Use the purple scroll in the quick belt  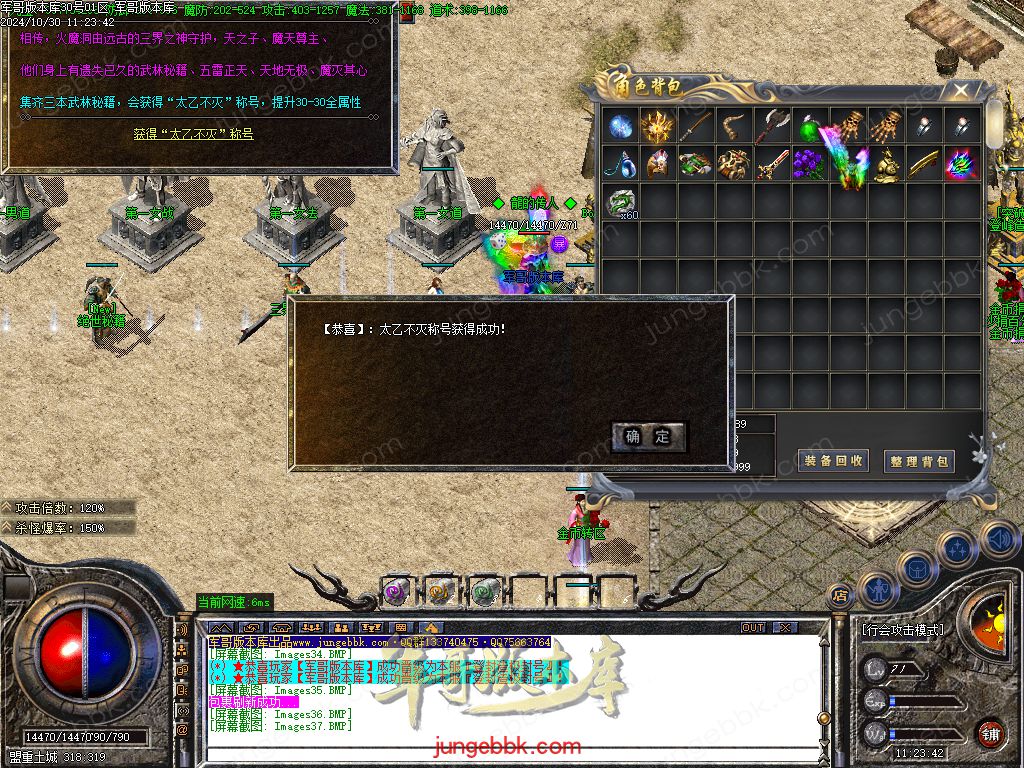(x=395, y=592)
